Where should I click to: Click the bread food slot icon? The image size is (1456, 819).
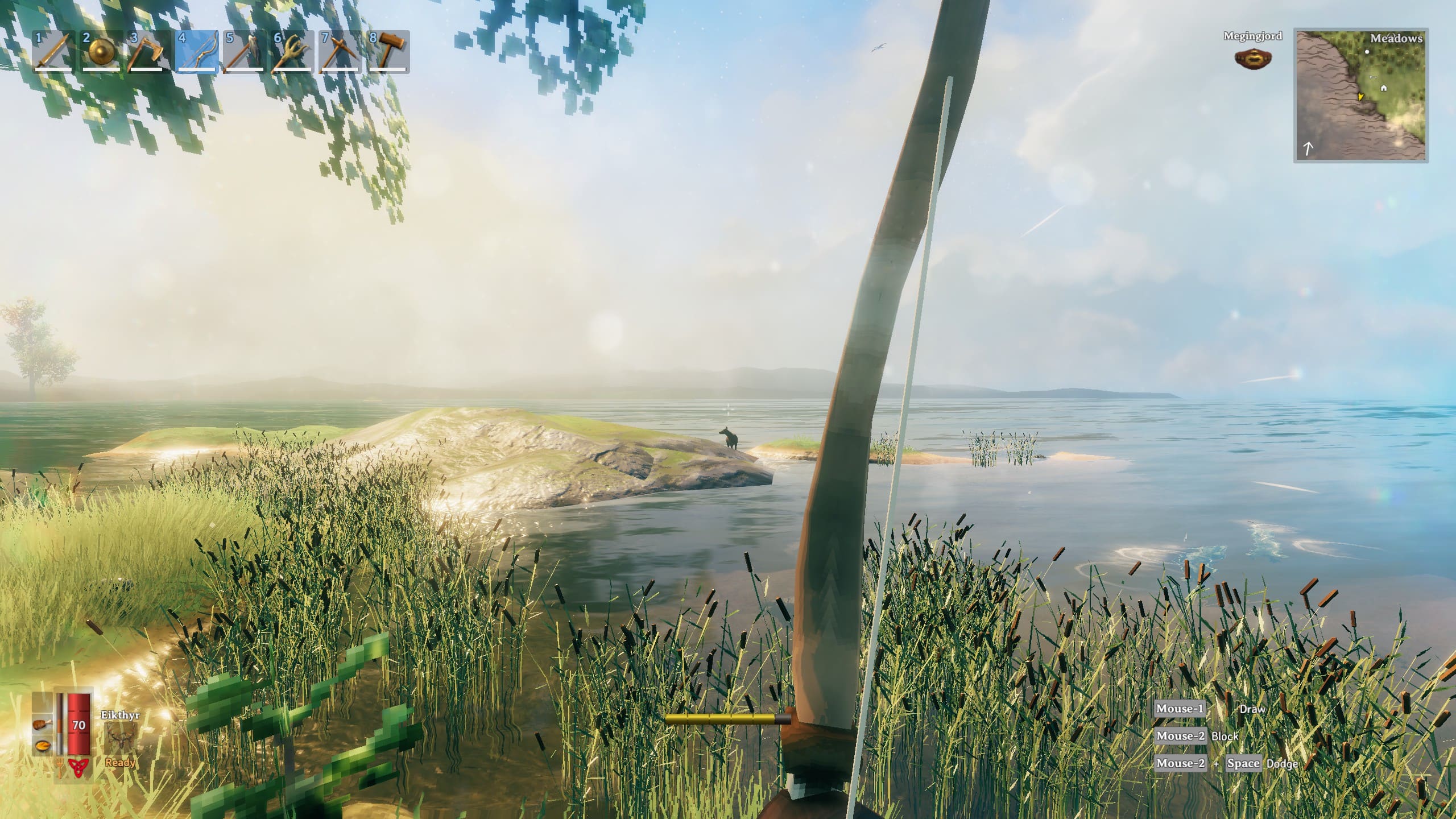click(x=43, y=745)
